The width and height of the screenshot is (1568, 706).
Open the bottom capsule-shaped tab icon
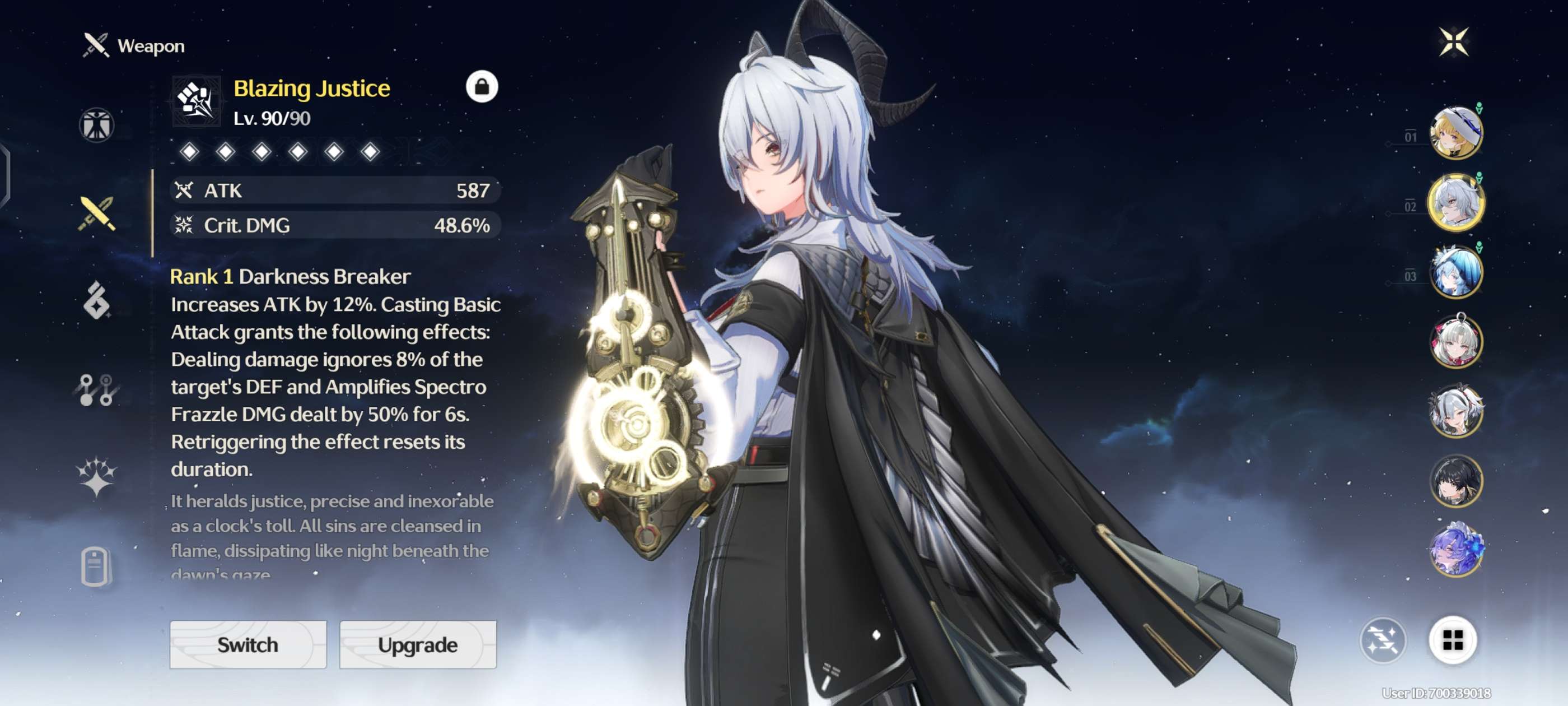click(95, 566)
